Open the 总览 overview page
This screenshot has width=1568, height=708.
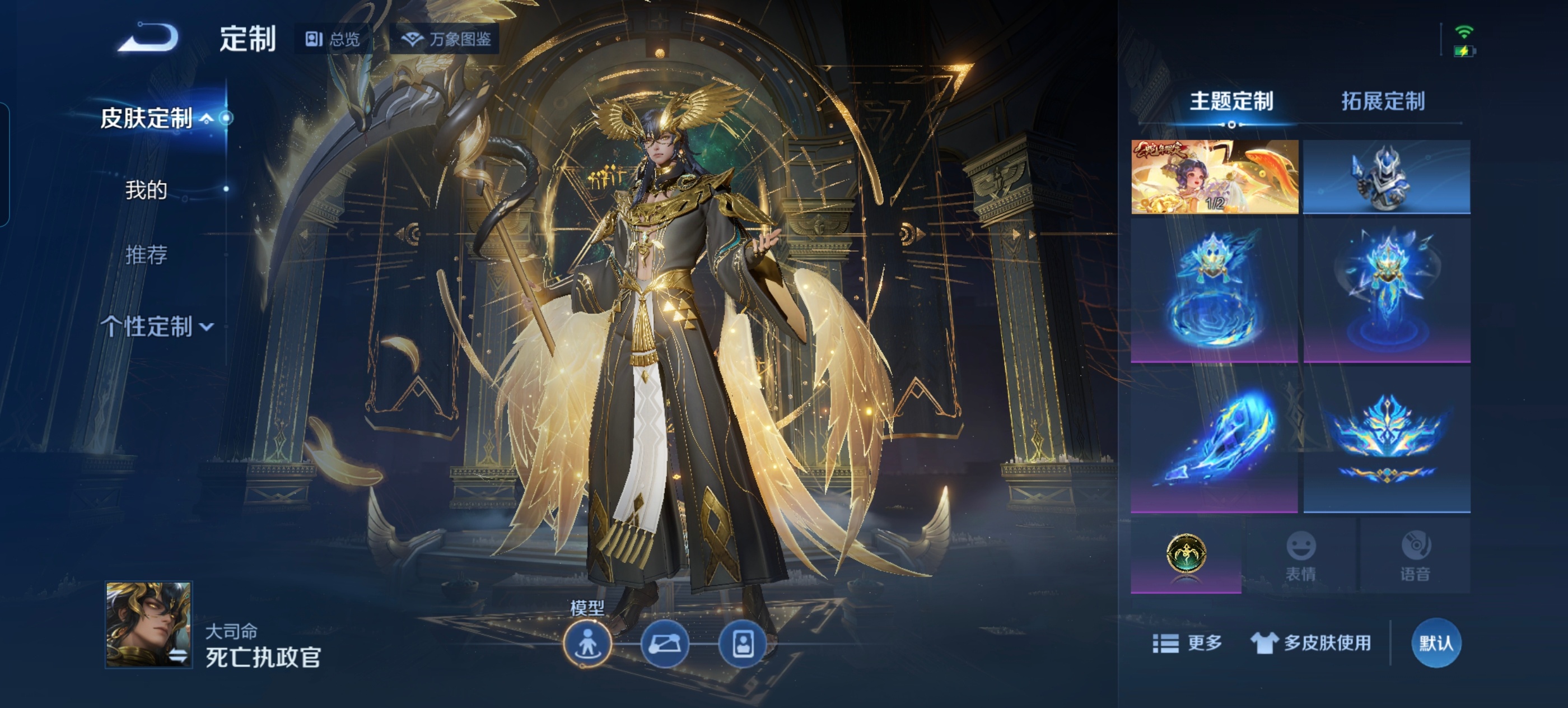(x=333, y=40)
